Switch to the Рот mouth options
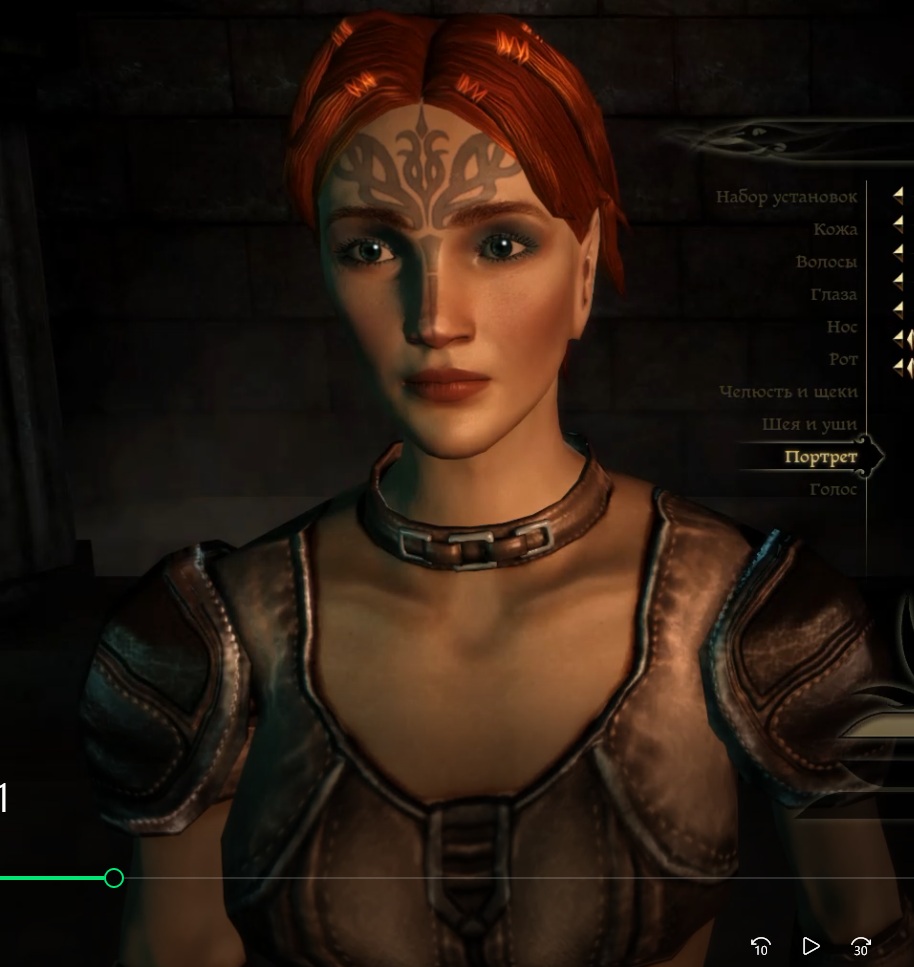Viewport: 914px width, 967px height. [843, 359]
